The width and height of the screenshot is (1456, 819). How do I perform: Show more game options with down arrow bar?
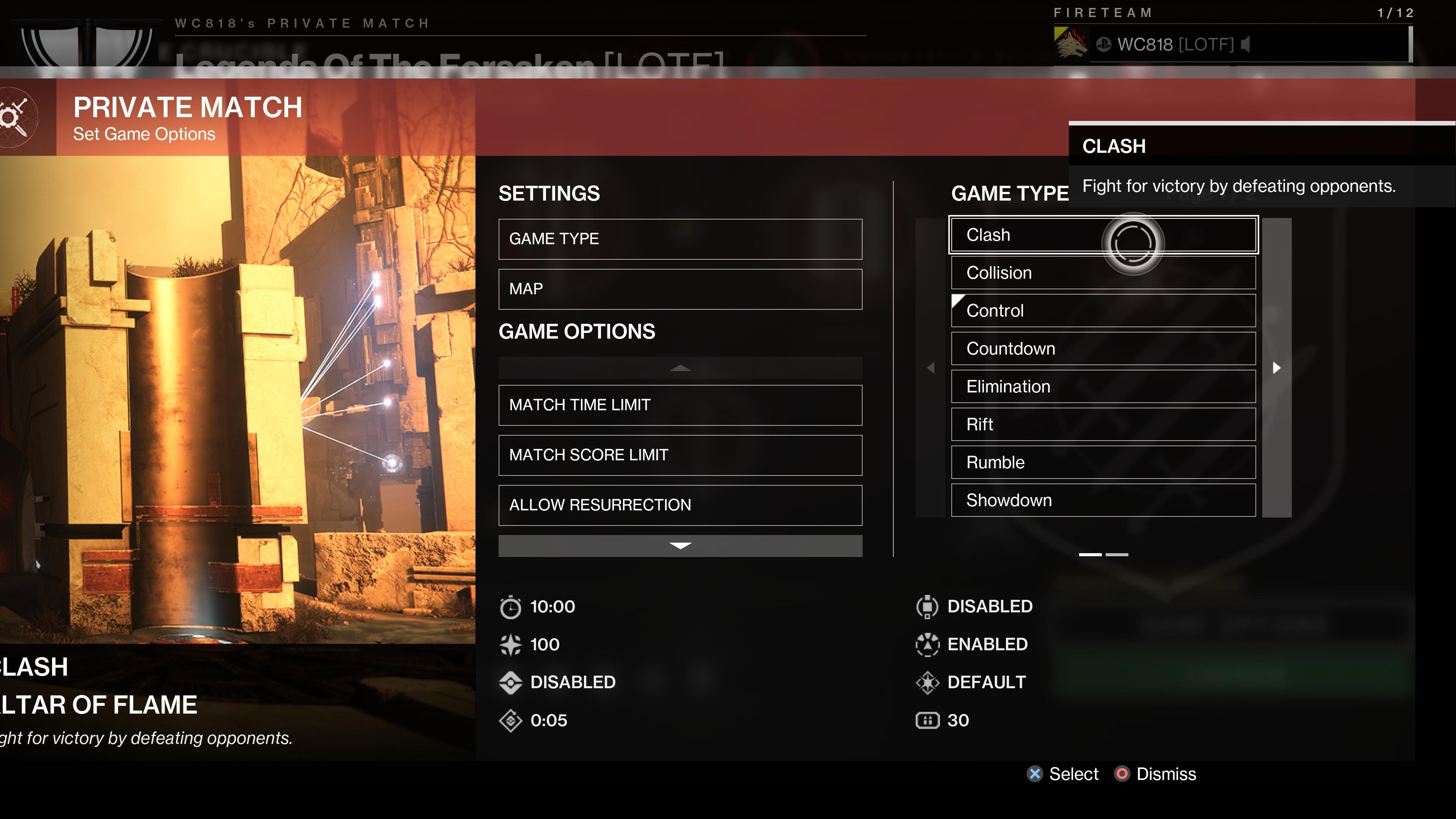[x=680, y=546]
